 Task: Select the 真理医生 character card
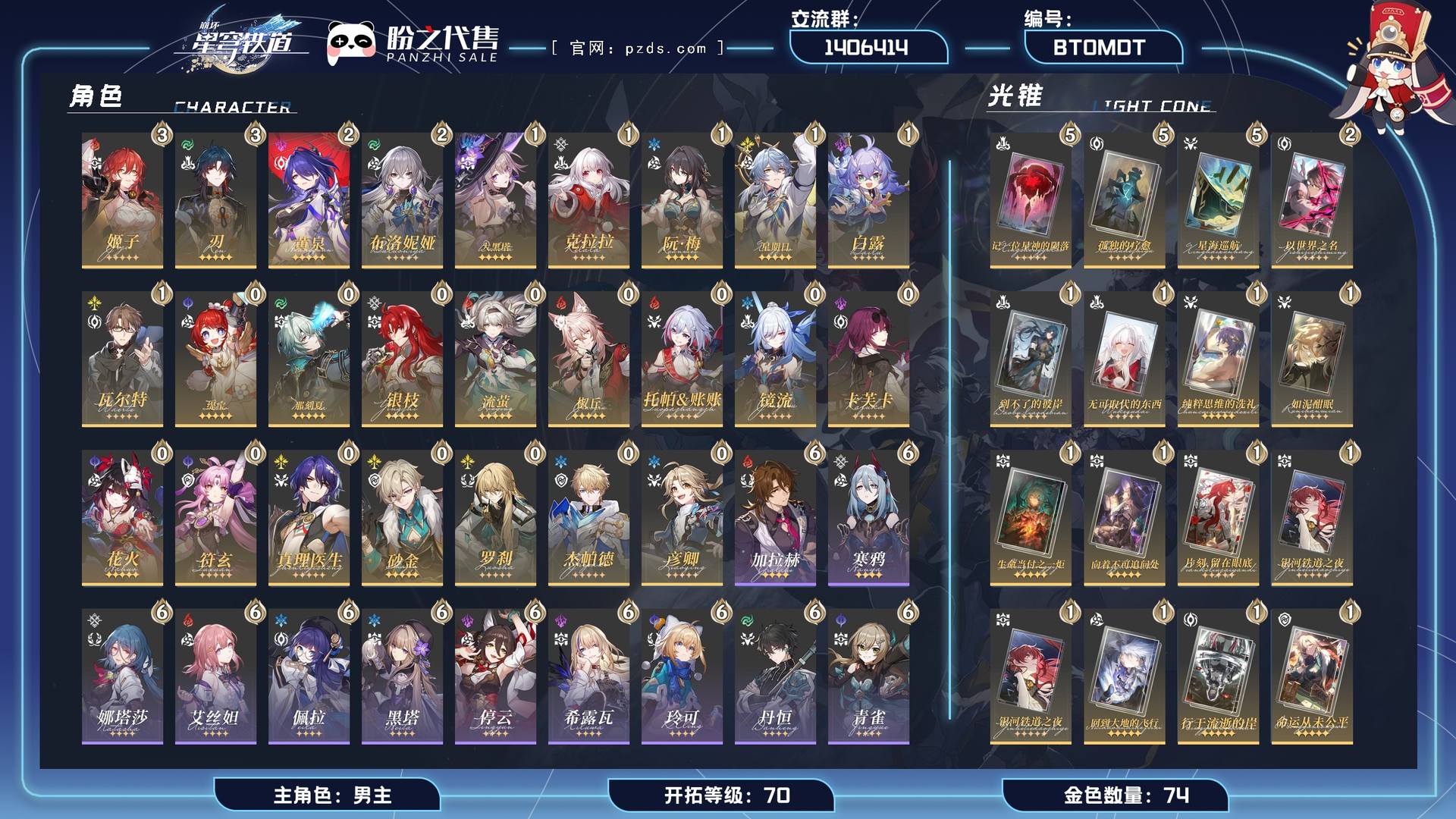tap(309, 519)
